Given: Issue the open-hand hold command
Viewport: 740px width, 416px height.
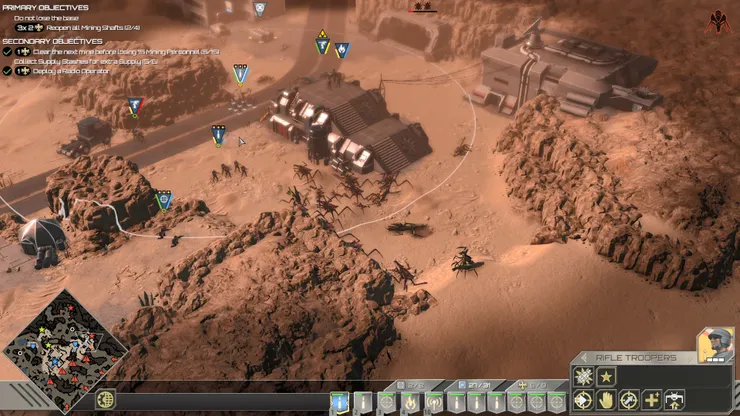Looking at the screenshot, I should (x=606, y=400).
